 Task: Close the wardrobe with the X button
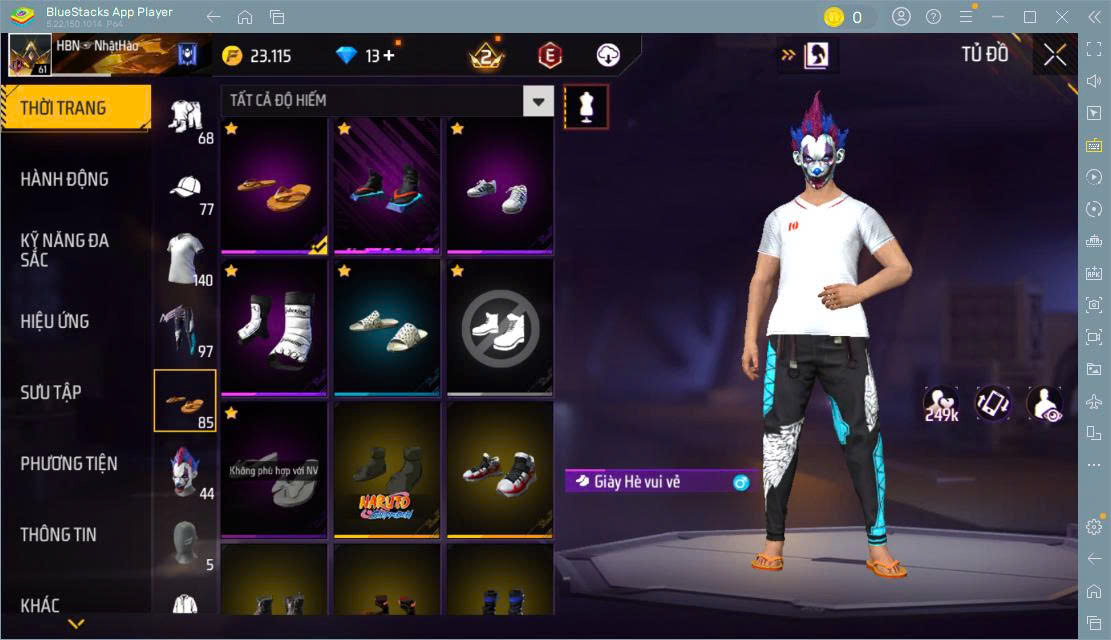point(1055,55)
